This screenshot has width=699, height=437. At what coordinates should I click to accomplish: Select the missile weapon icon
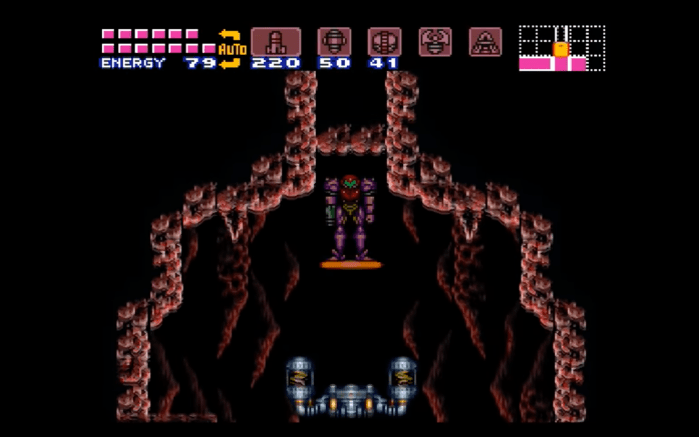[275, 42]
